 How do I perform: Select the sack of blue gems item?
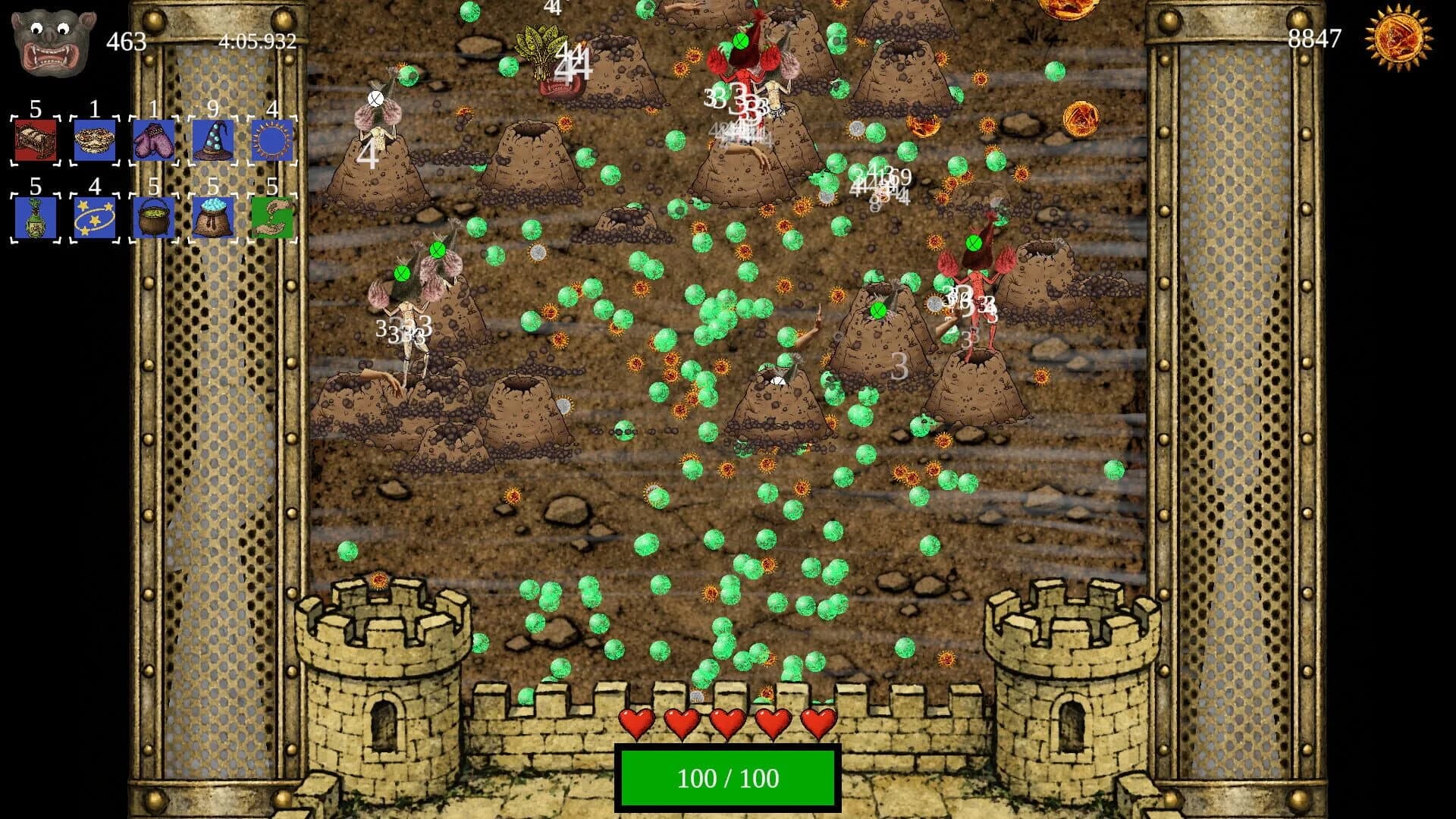[212, 216]
